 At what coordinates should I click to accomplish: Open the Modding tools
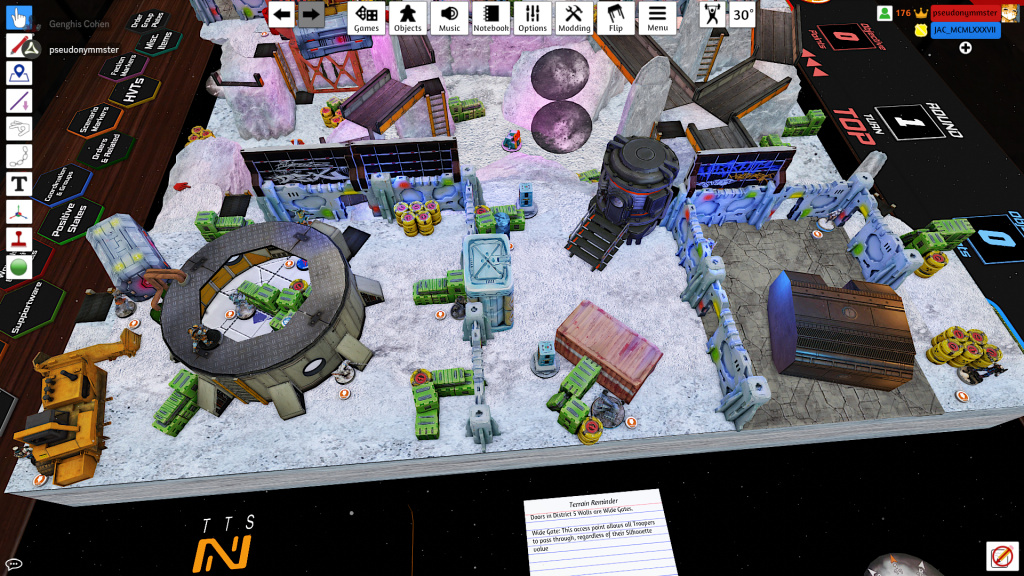pos(574,17)
